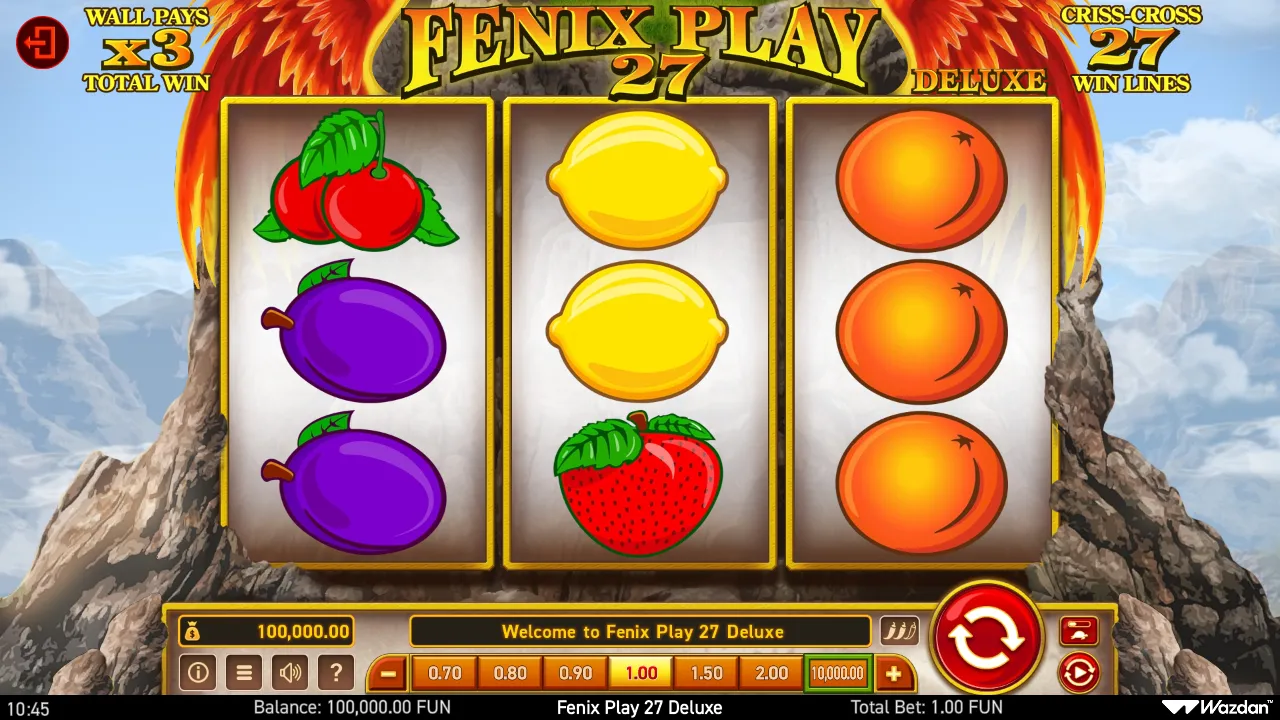The image size is (1280, 720).
Task: Increase the bet with the plus button
Action: coord(893,672)
